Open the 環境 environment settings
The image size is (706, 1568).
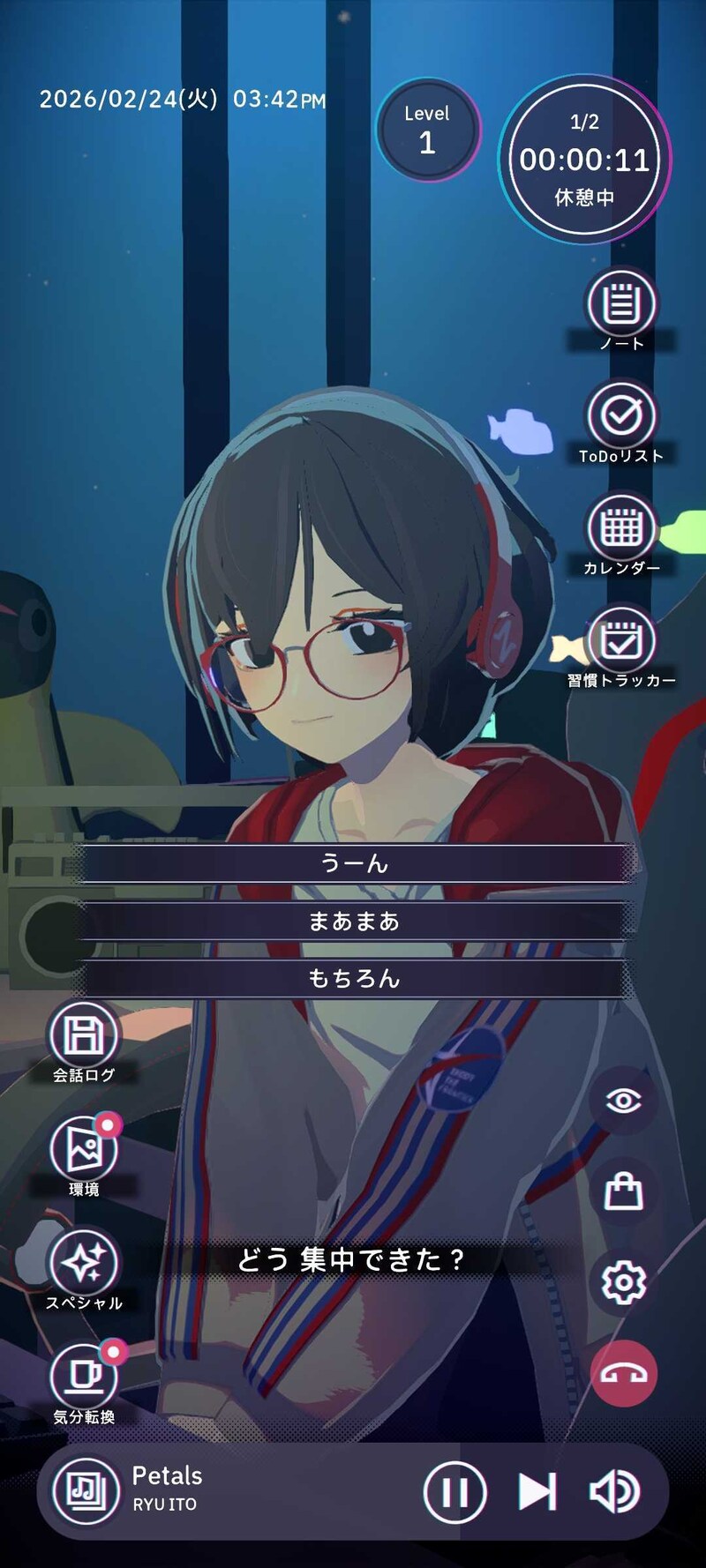pyautogui.click(x=84, y=1149)
